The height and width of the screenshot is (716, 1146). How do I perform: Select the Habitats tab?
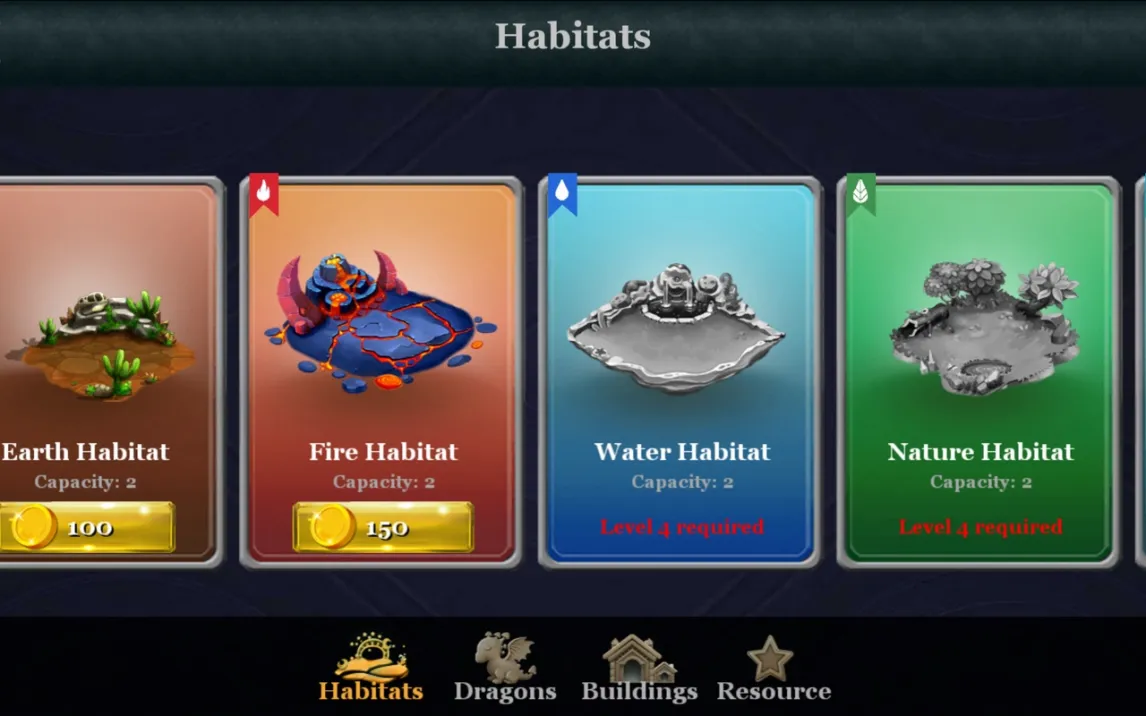pyautogui.click(x=371, y=668)
